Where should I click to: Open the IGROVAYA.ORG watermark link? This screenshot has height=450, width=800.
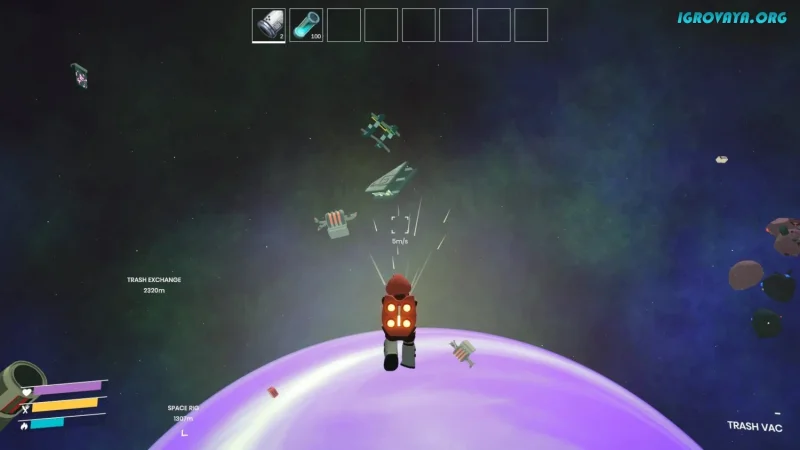click(731, 18)
